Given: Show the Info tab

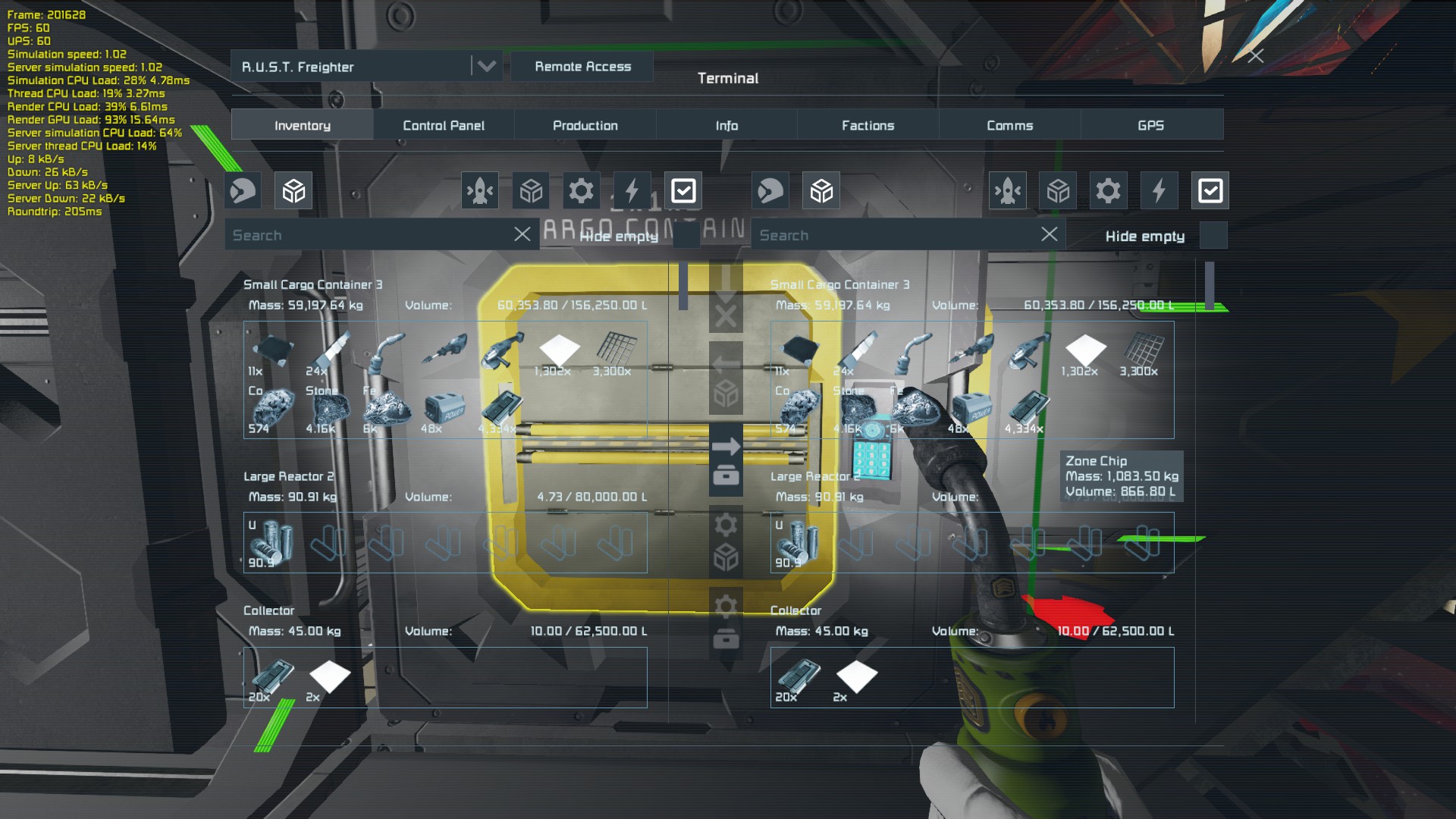Looking at the screenshot, I should (x=726, y=125).
